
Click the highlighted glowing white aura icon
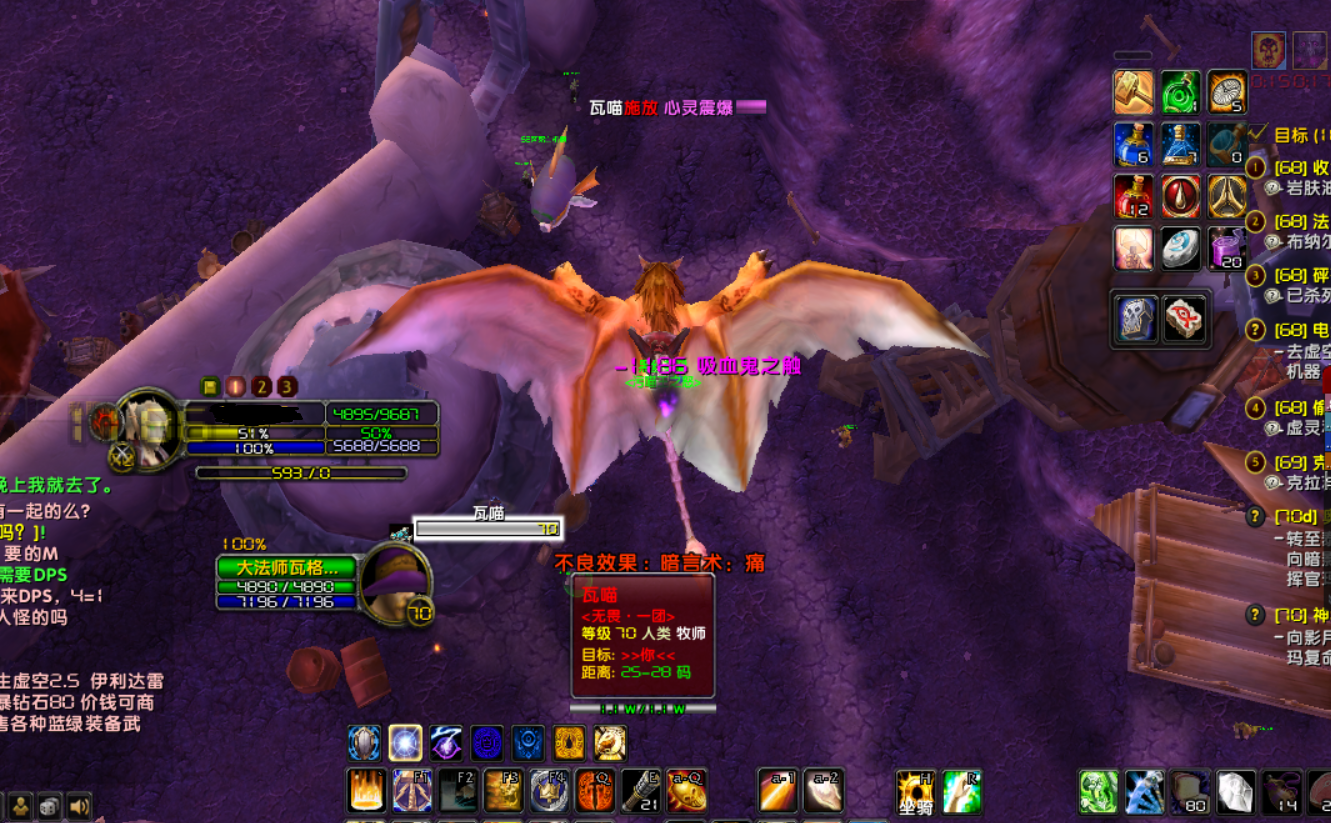[x=406, y=743]
